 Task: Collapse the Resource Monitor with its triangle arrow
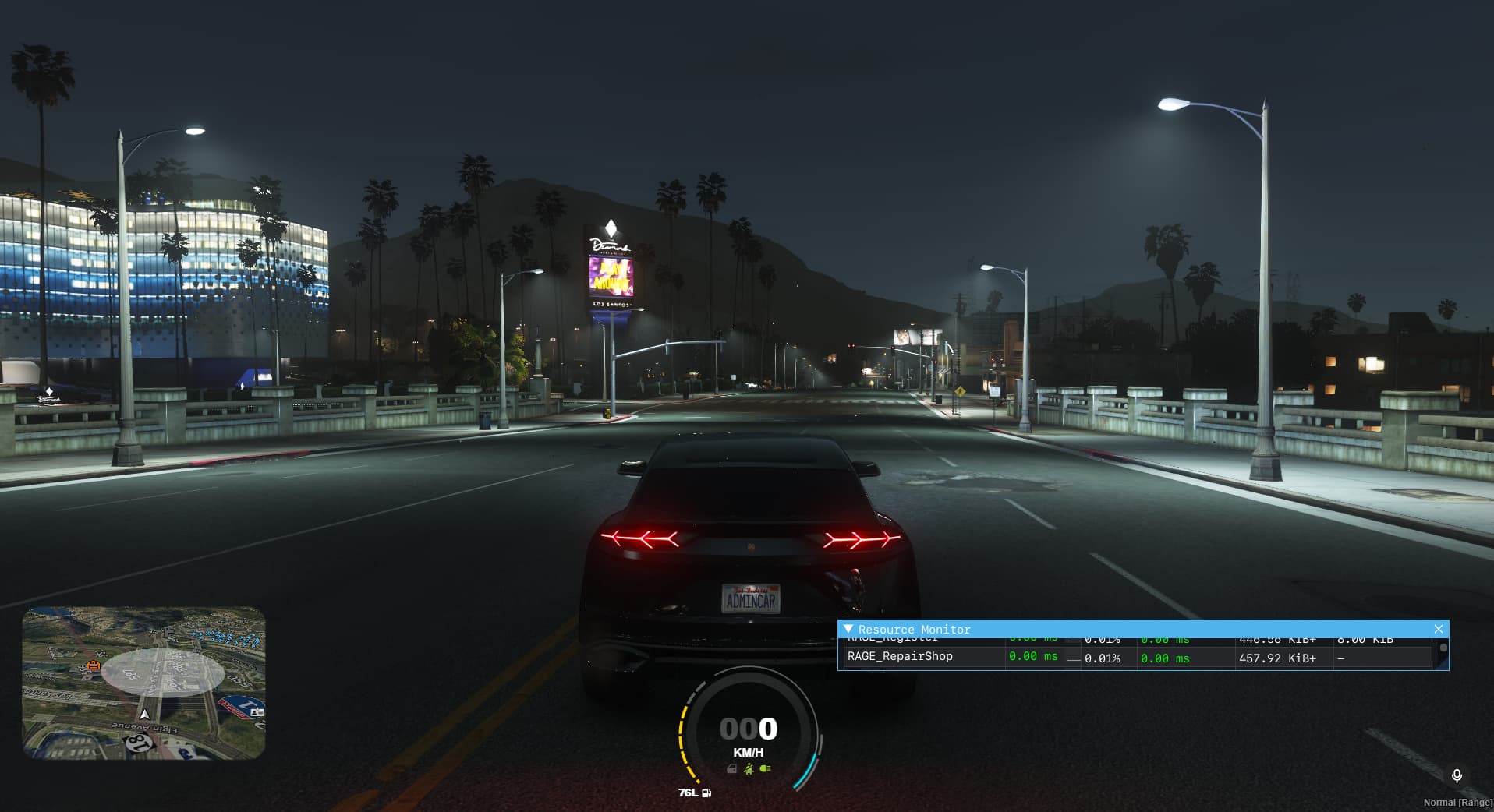coord(848,629)
